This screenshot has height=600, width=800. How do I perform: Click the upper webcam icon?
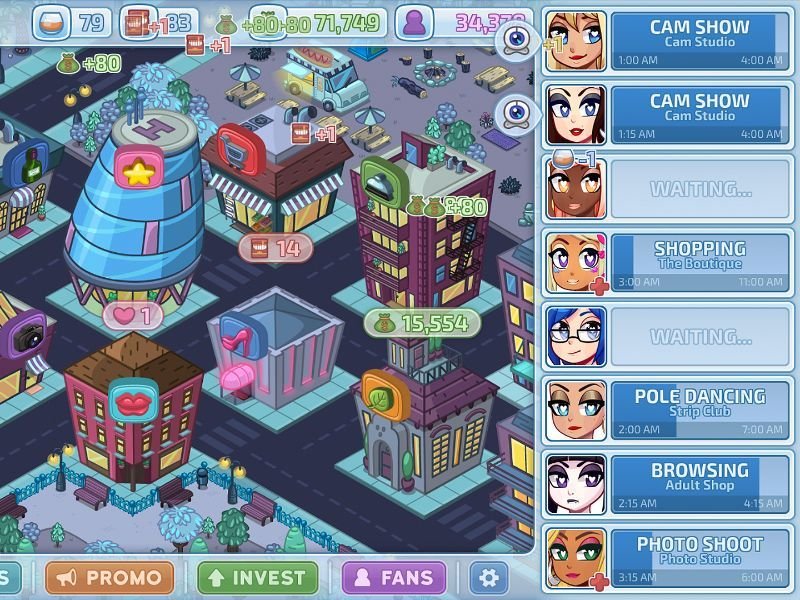tap(516, 39)
